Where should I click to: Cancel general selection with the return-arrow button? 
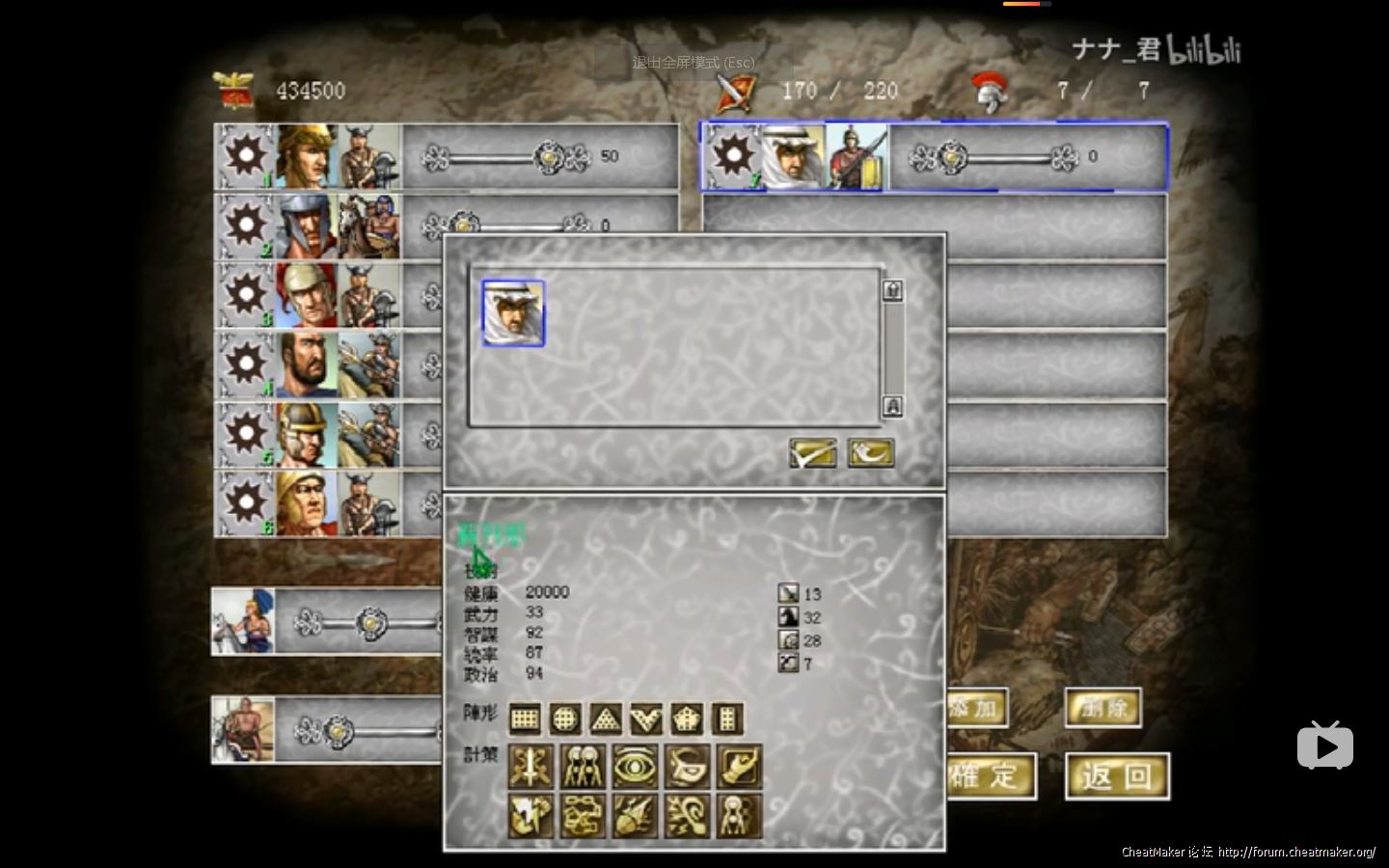pos(870,452)
